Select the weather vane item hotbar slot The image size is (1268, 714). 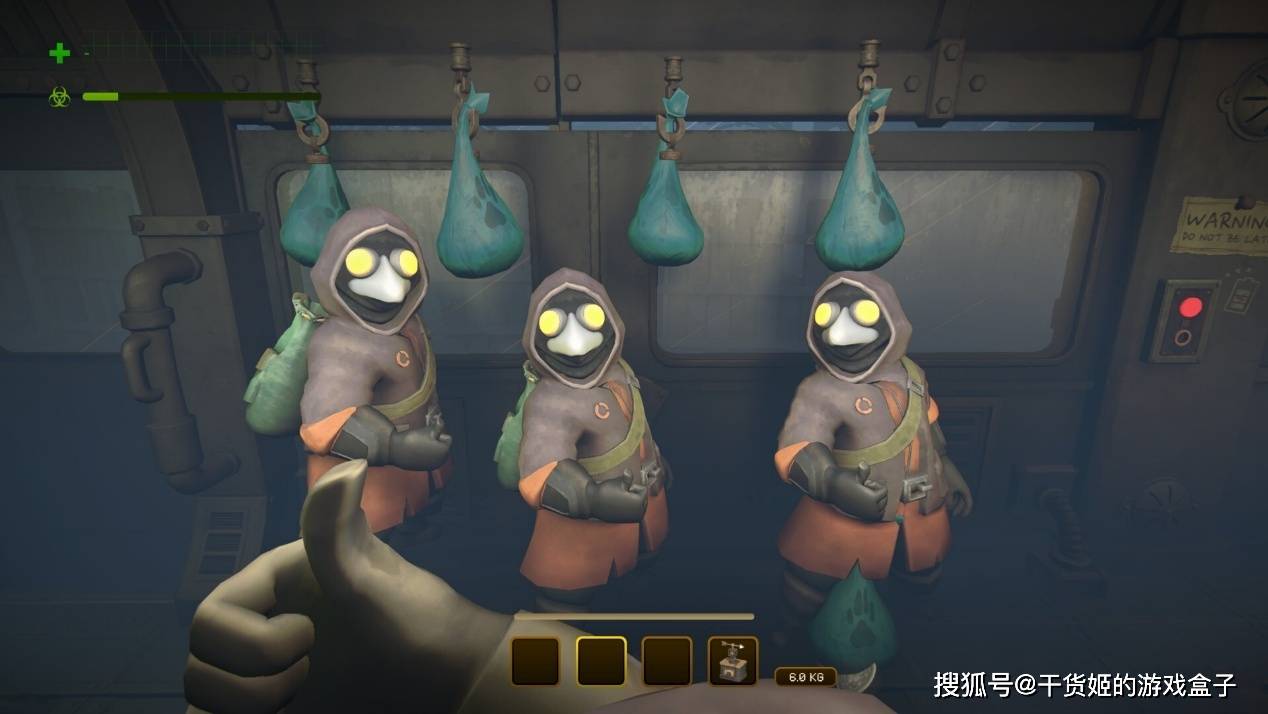coord(733,661)
